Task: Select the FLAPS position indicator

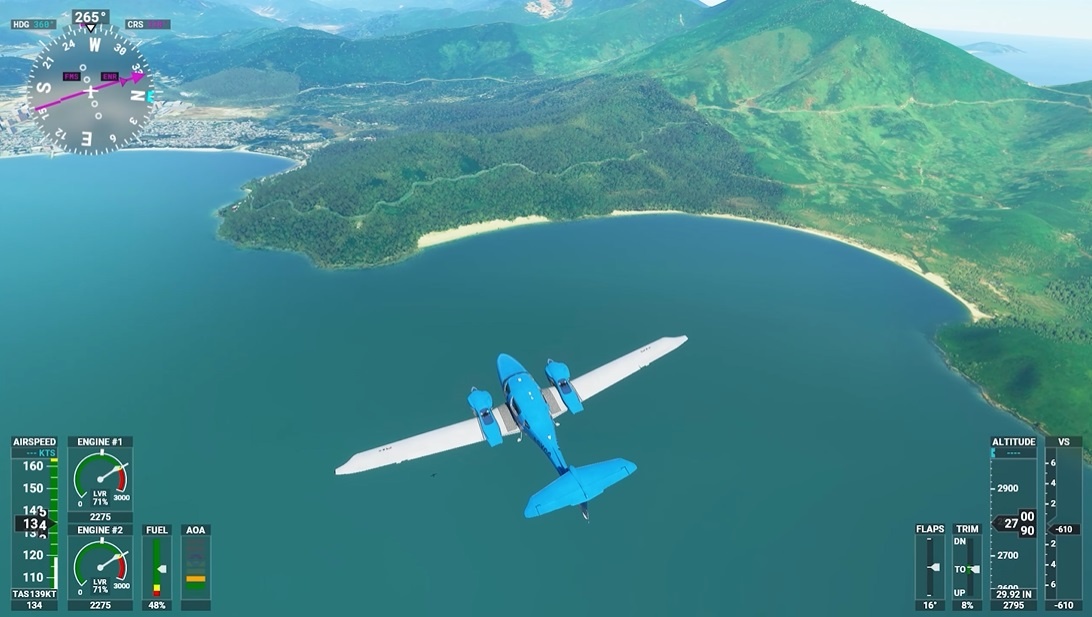Action: 930,567
